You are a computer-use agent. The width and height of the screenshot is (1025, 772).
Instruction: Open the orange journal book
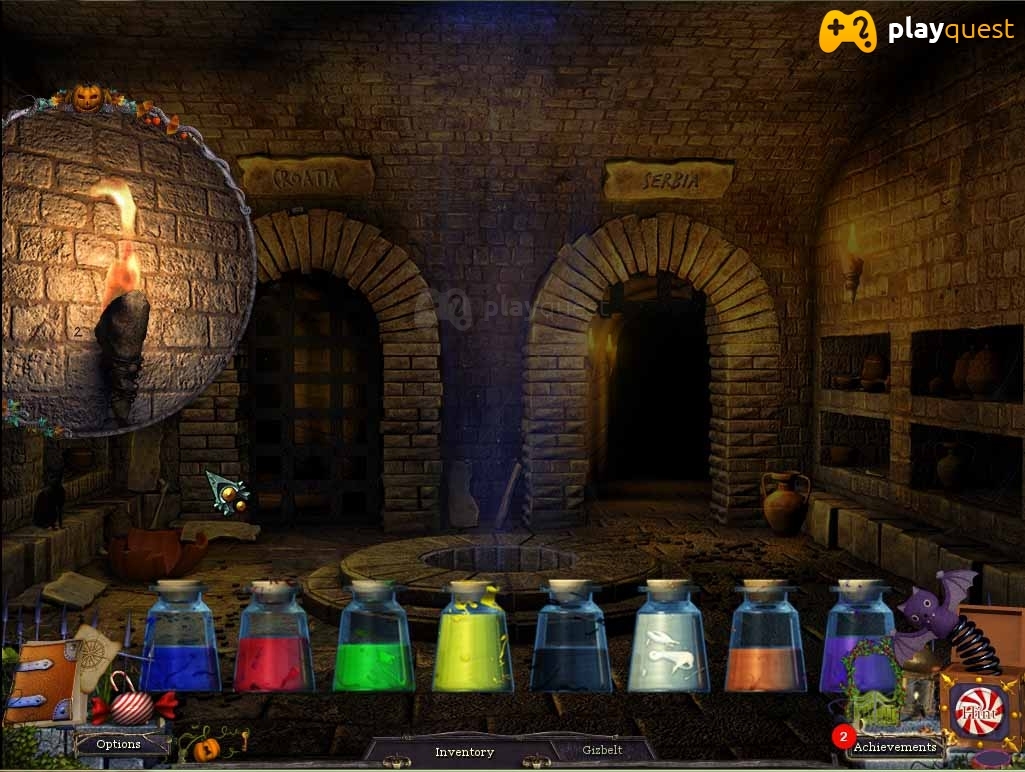(41, 681)
